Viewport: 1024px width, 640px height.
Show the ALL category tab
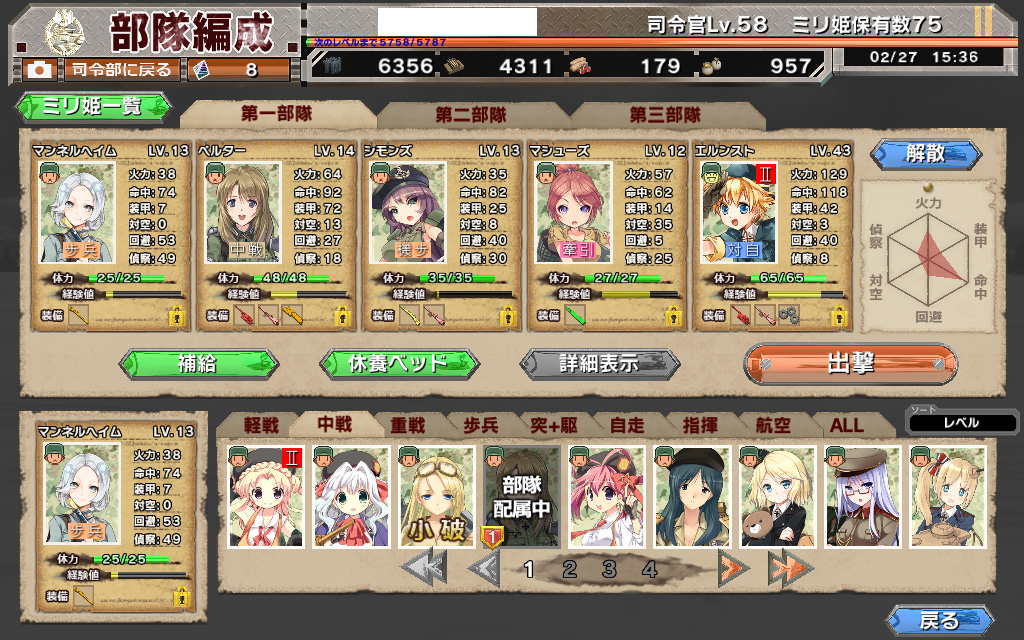[847, 425]
